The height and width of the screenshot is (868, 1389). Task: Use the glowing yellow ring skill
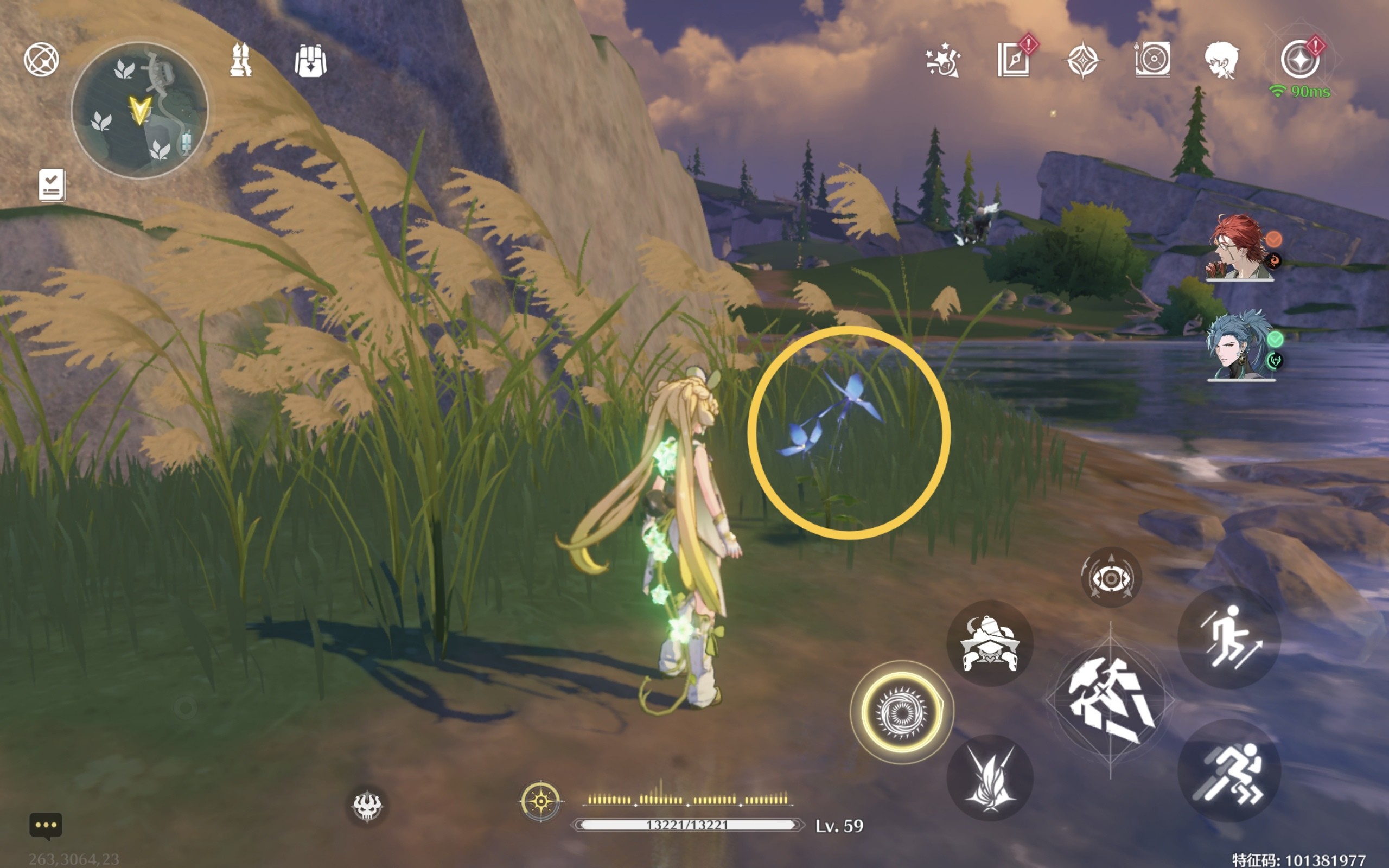(902, 712)
